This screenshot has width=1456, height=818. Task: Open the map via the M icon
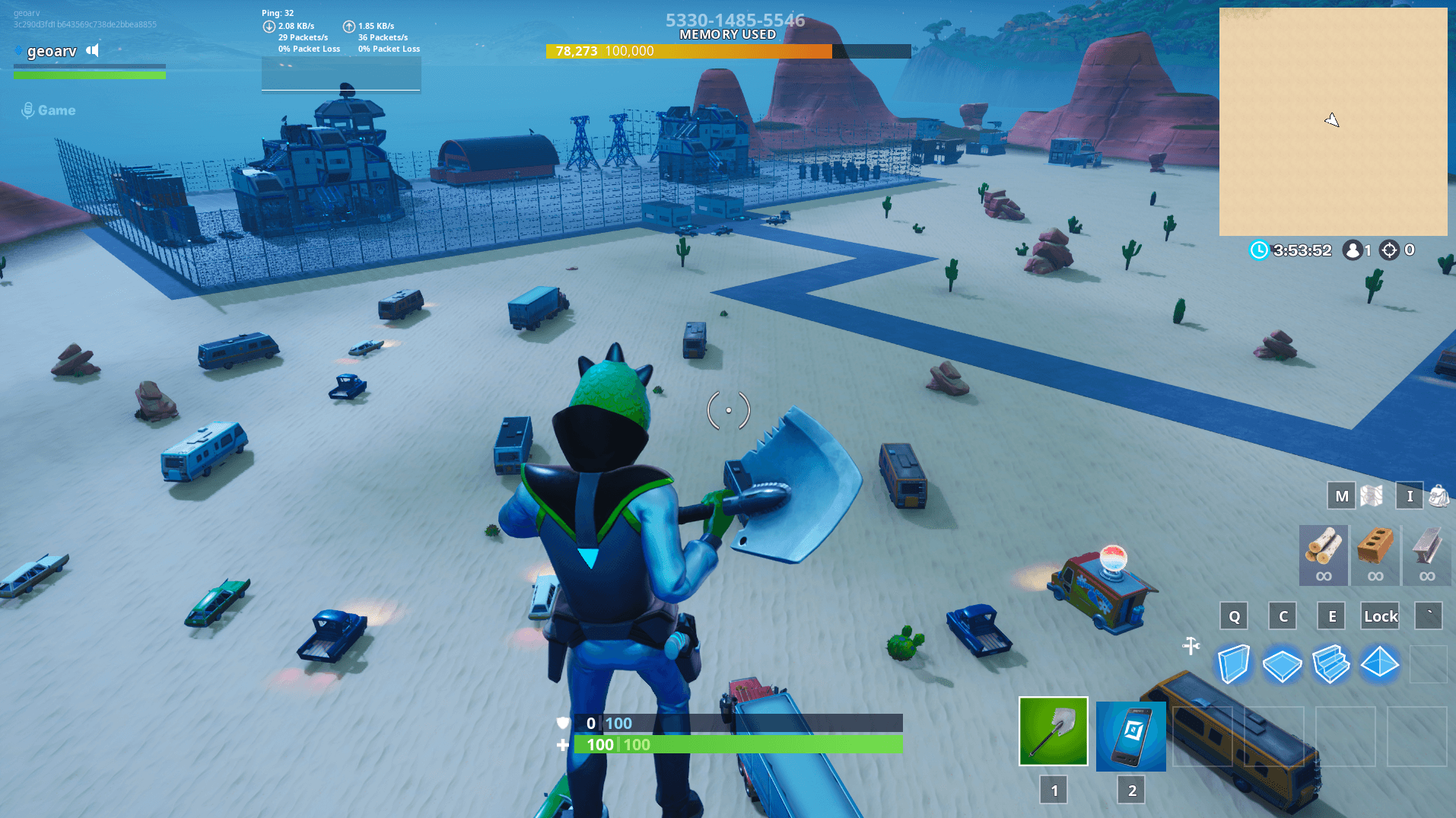1340,495
